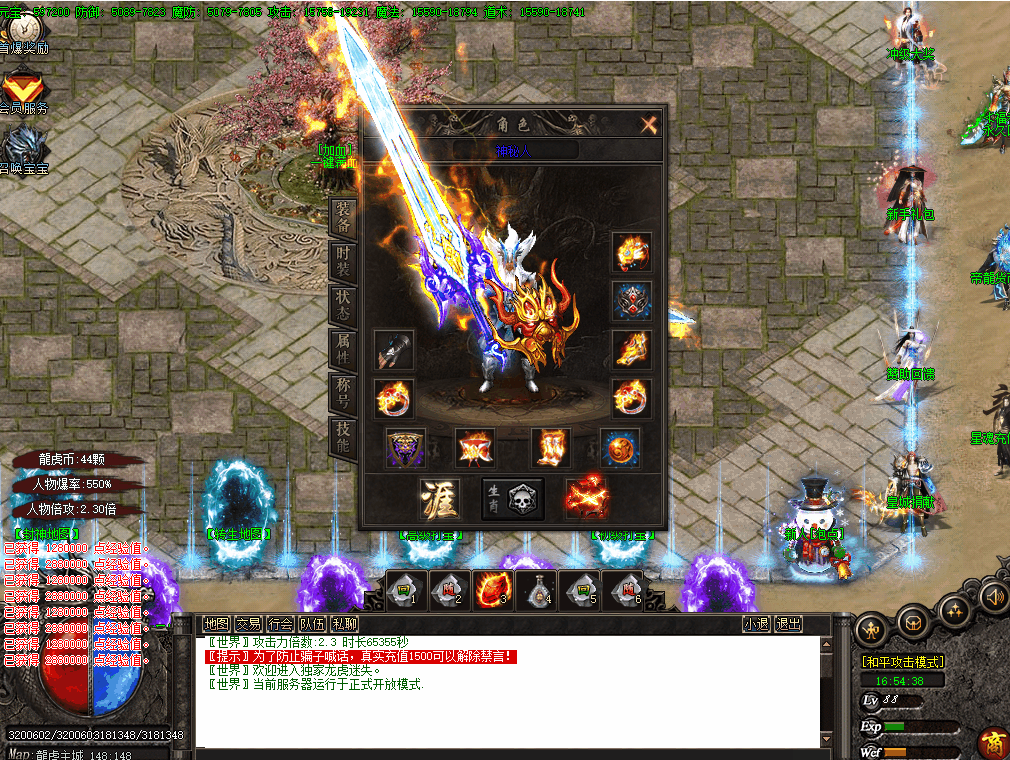Switch to the 私聊 private chat button
Viewport: 1010px width, 760px height.
pos(345,624)
